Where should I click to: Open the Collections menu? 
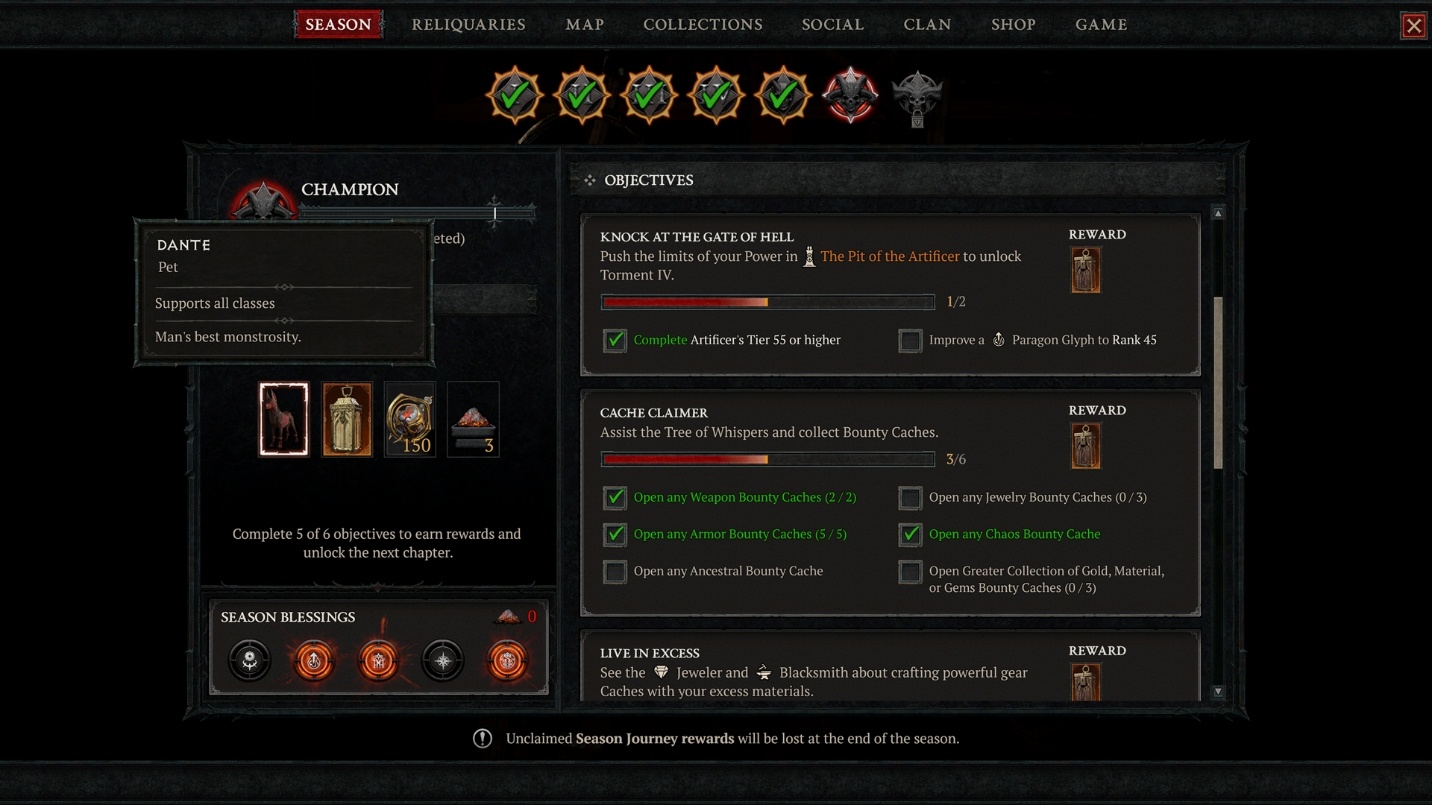pyautogui.click(x=702, y=24)
